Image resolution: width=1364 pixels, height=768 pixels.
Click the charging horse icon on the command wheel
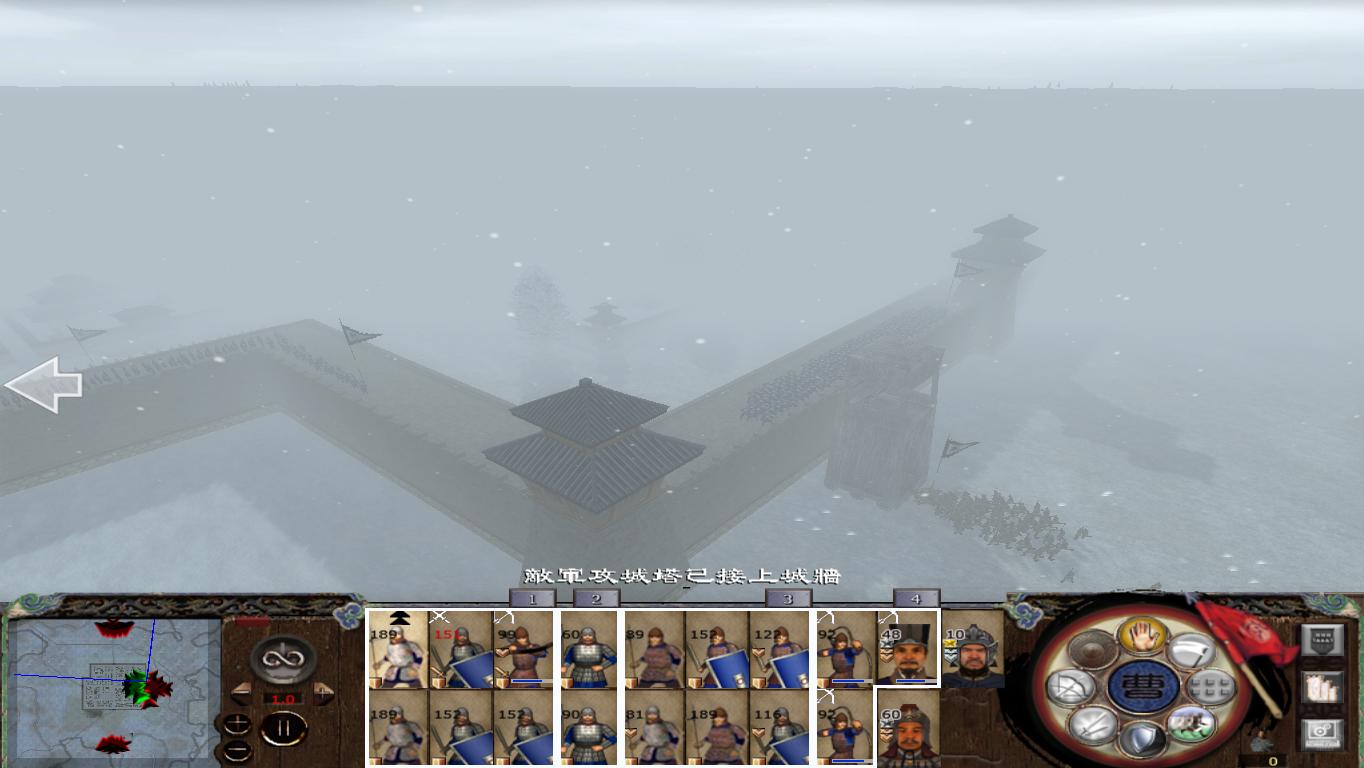point(1191,725)
